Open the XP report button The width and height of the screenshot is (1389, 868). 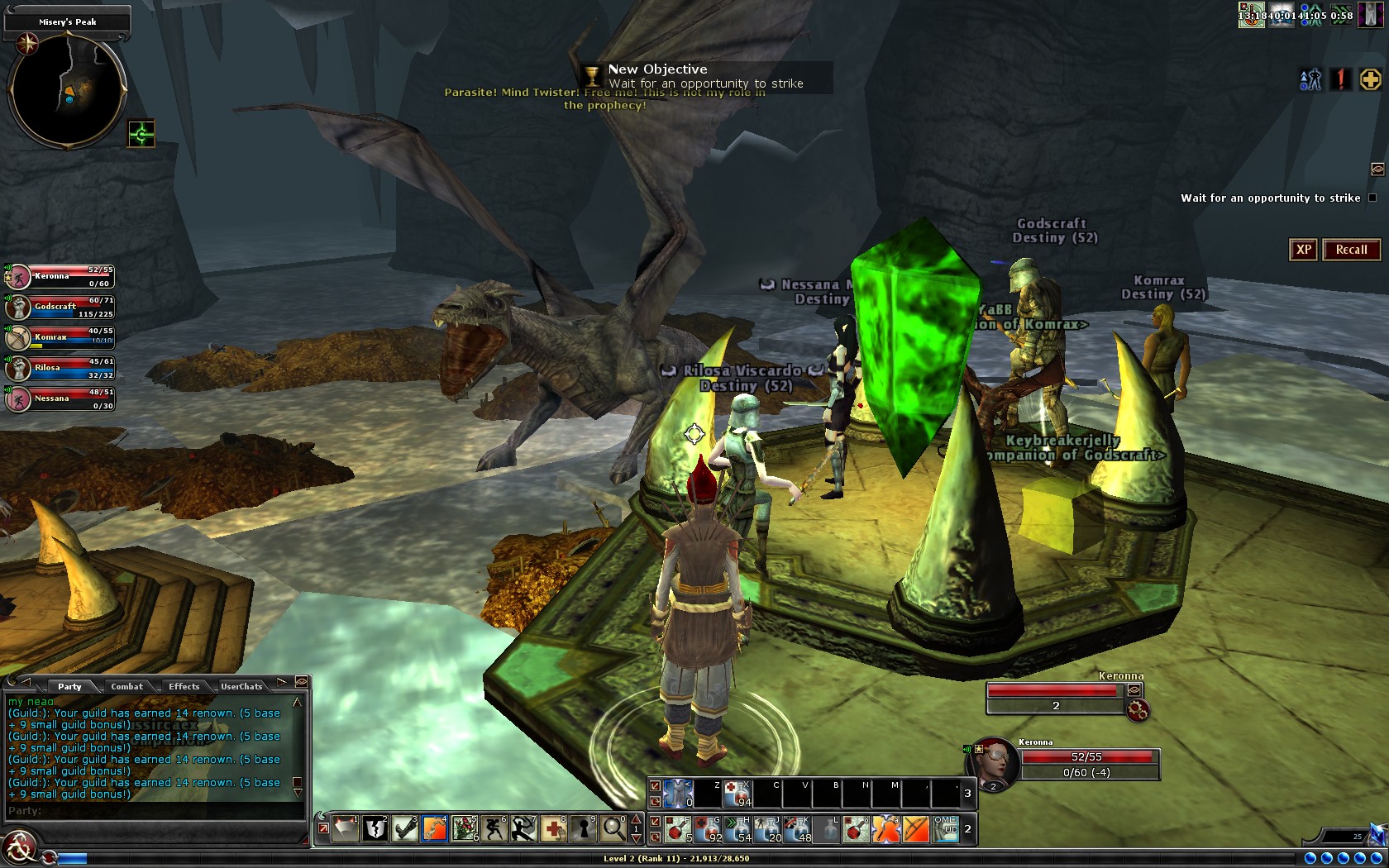1303,250
